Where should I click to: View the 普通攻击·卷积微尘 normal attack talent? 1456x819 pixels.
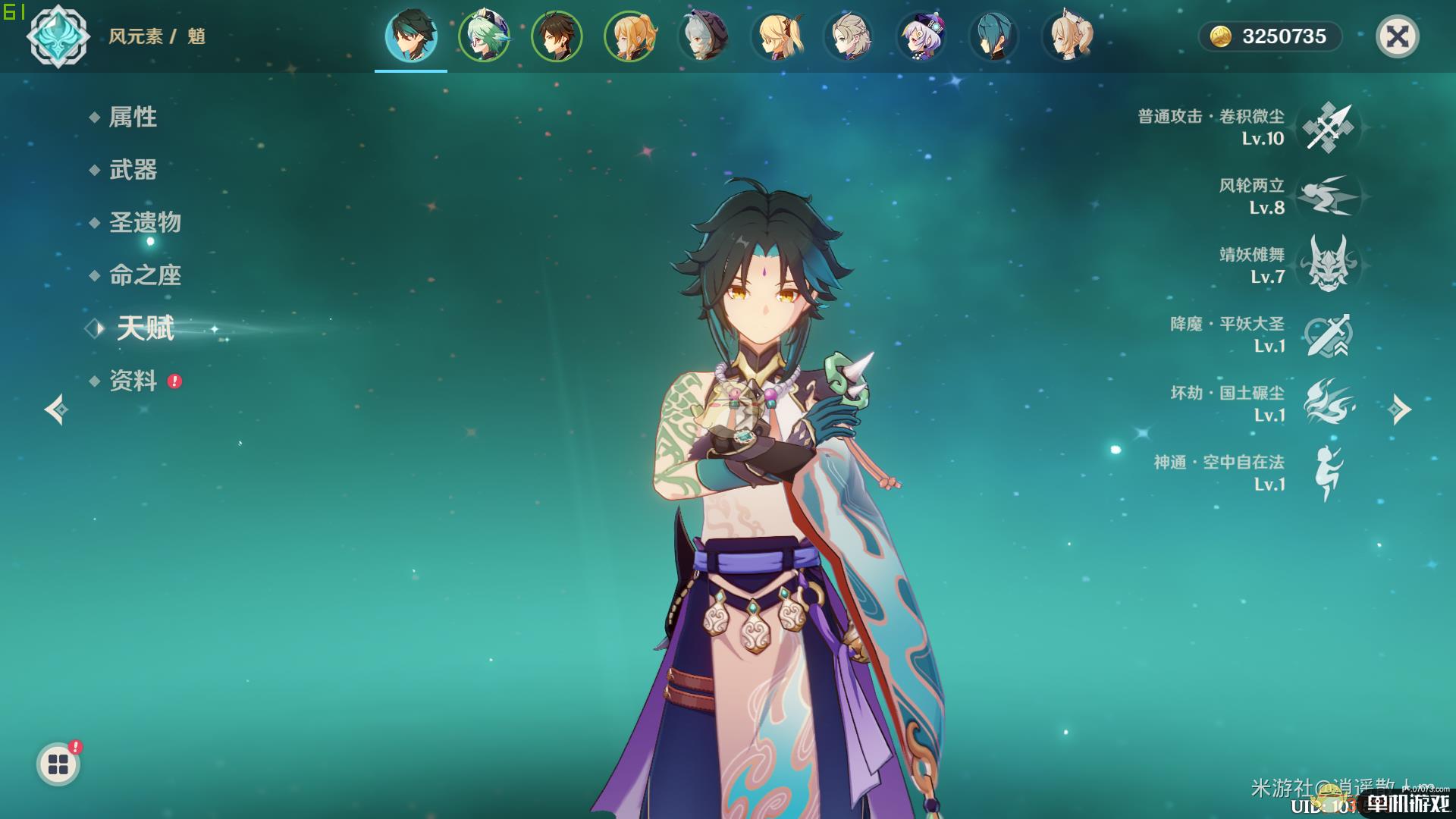(x=1328, y=127)
